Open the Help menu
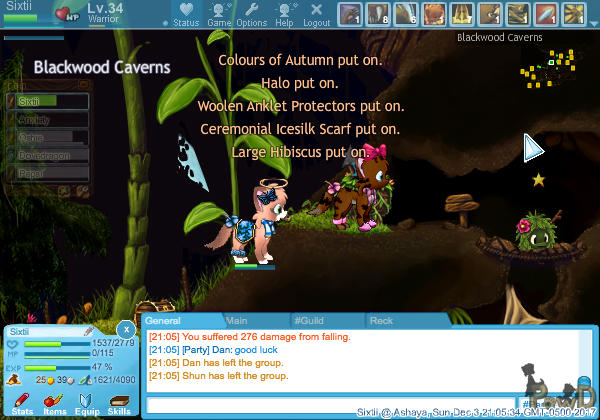Image resolution: width=600 pixels, height=420 pixels. tap(284, 14)
